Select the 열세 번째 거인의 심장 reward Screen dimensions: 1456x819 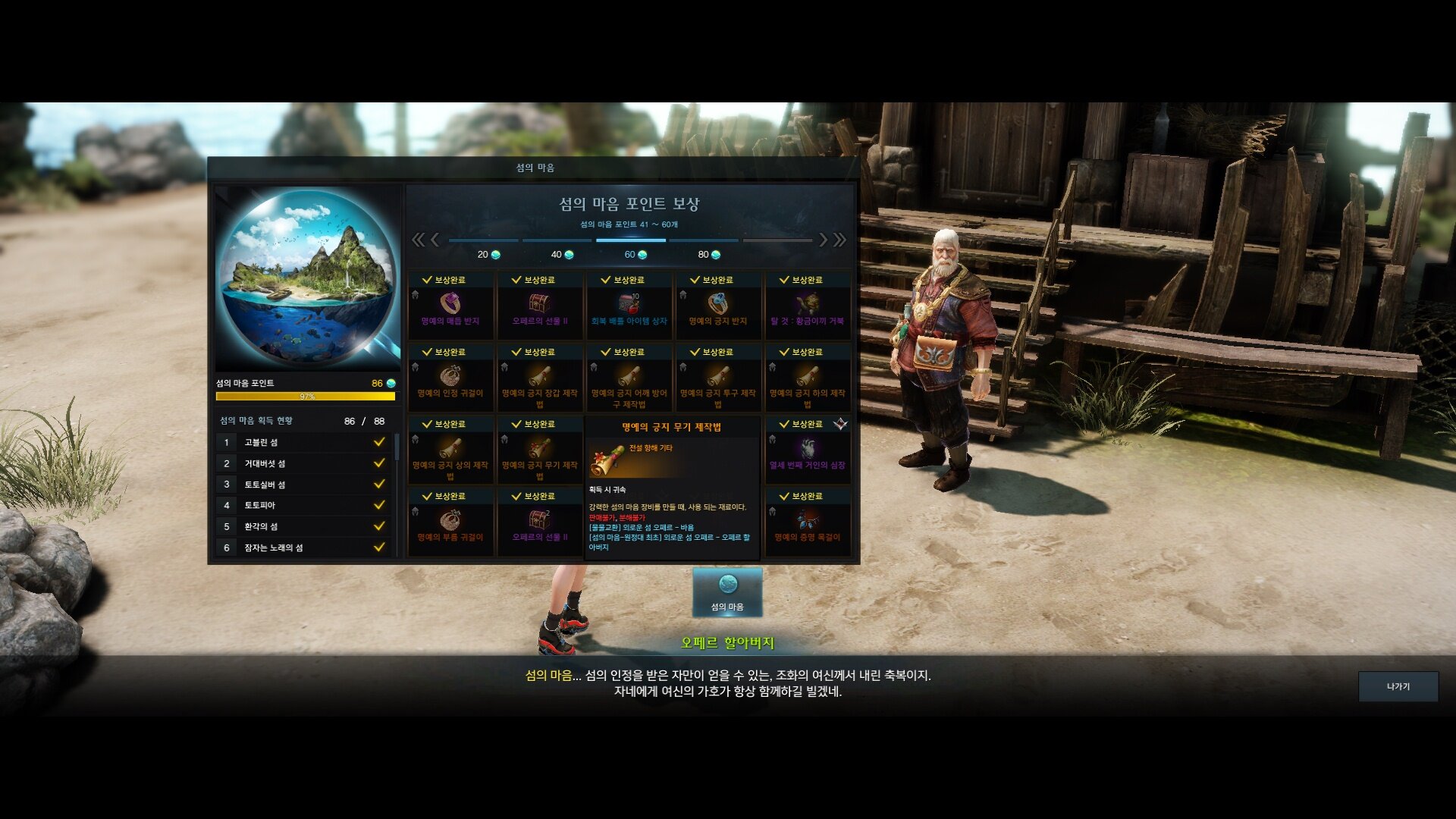click(807, 449)
